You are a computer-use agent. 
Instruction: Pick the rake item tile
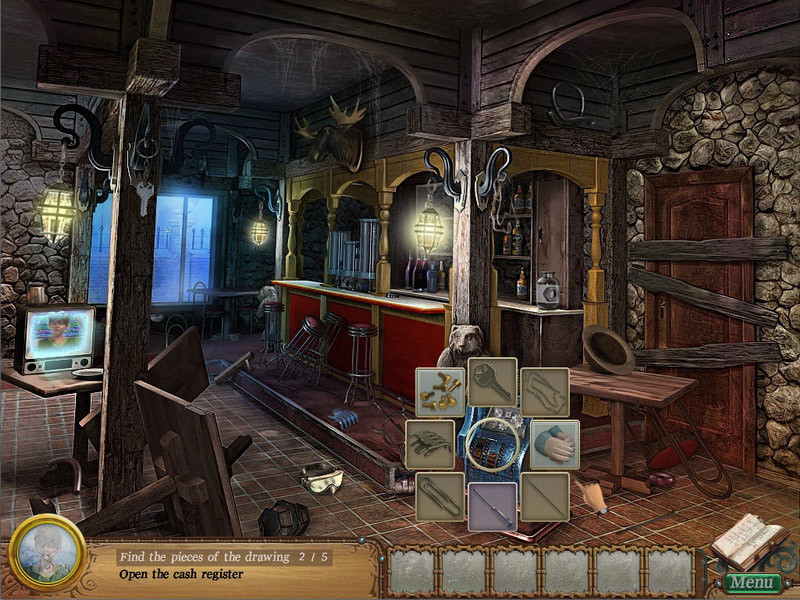point(430,444)
